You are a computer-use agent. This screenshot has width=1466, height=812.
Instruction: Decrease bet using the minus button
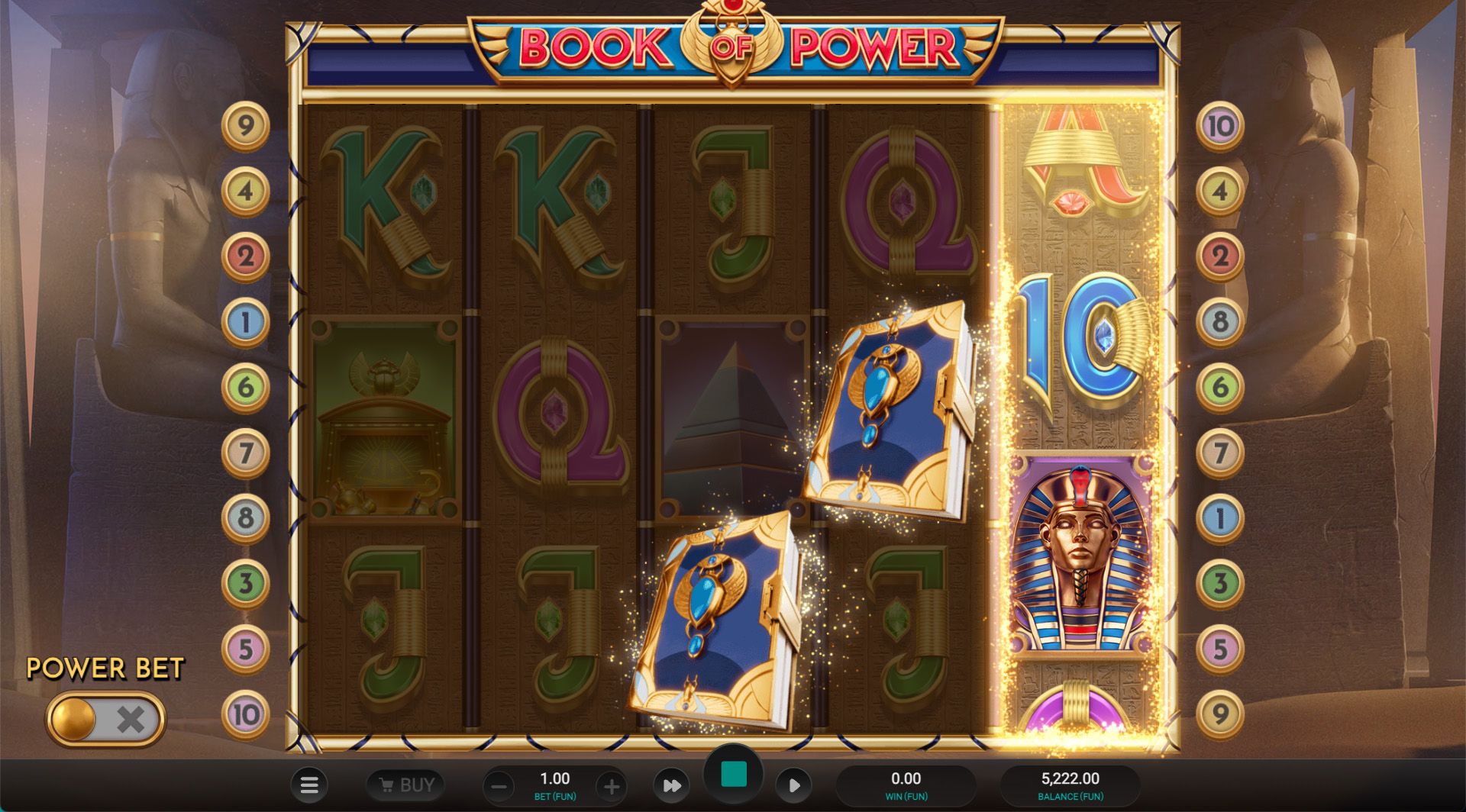pyautogui.click(x=499, y=785)
